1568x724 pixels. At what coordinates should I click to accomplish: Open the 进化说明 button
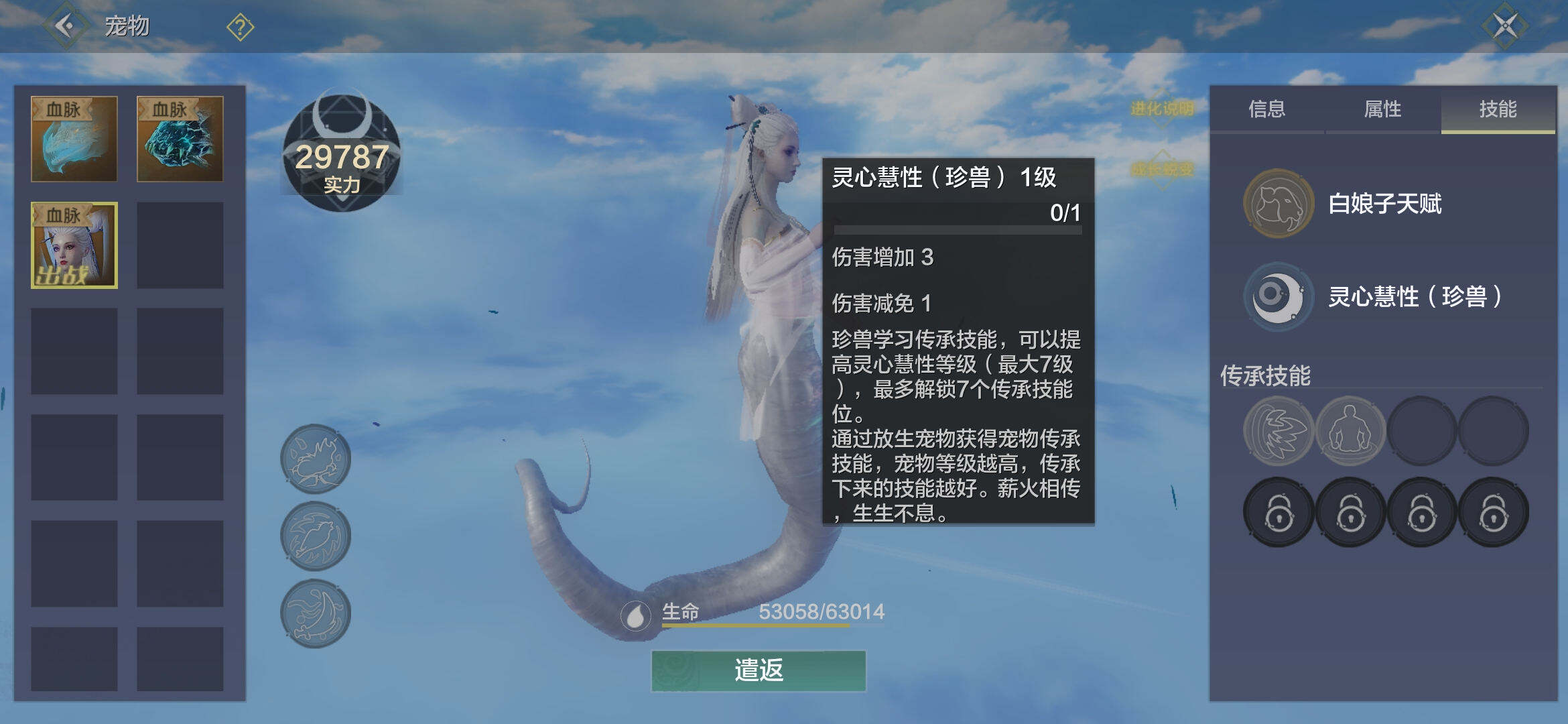point(1162,109)
